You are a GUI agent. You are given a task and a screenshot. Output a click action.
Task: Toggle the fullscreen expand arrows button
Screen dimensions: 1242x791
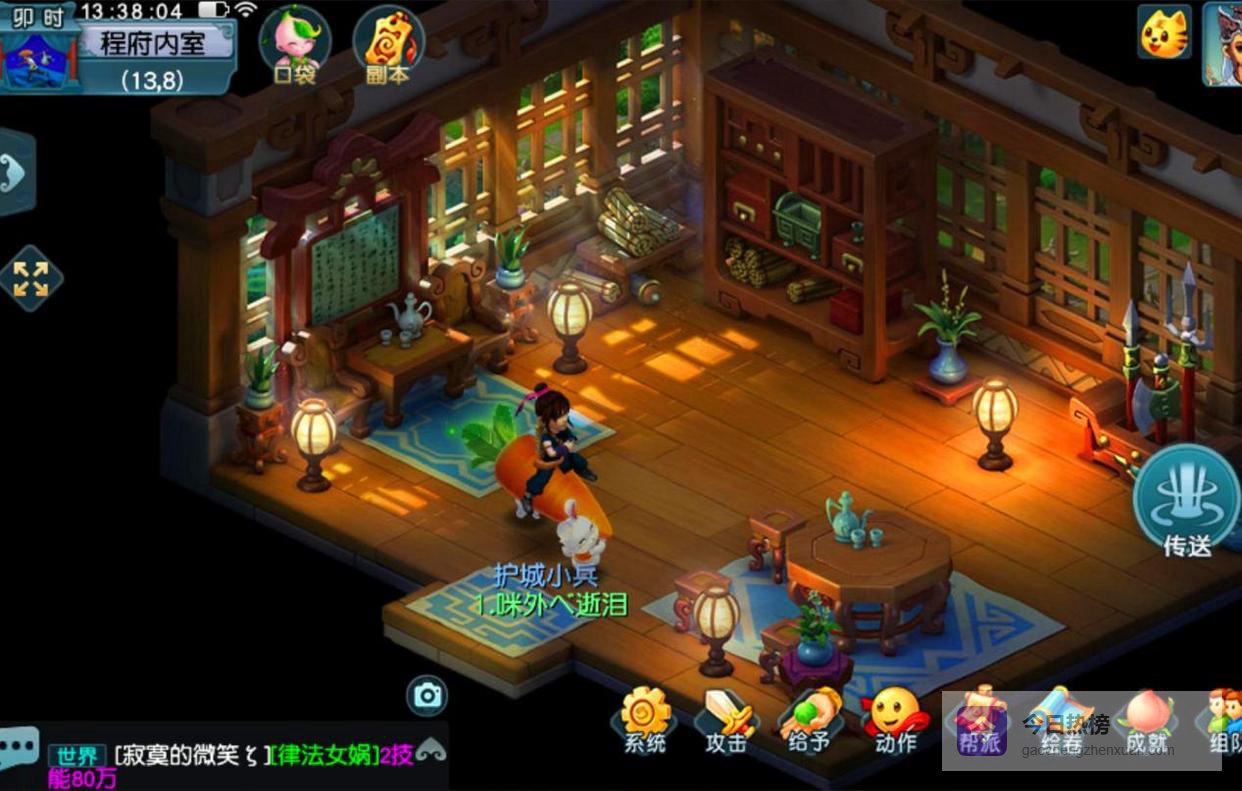click(30, 279)
